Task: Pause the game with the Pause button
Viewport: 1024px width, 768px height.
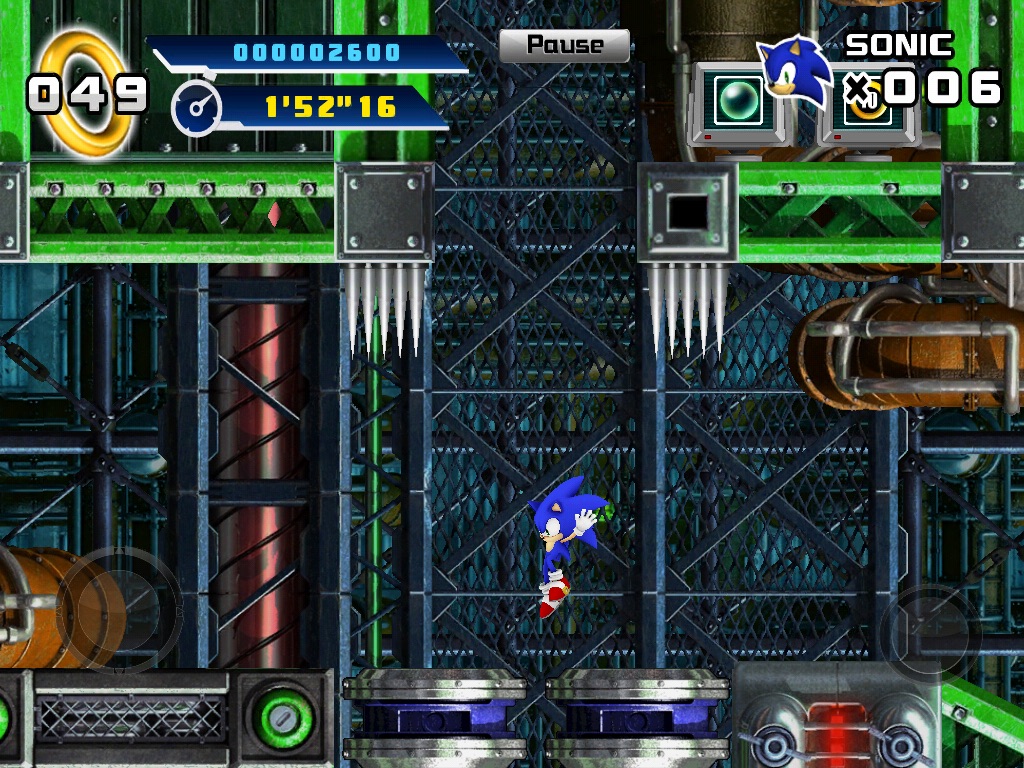Action: [564, 45]
